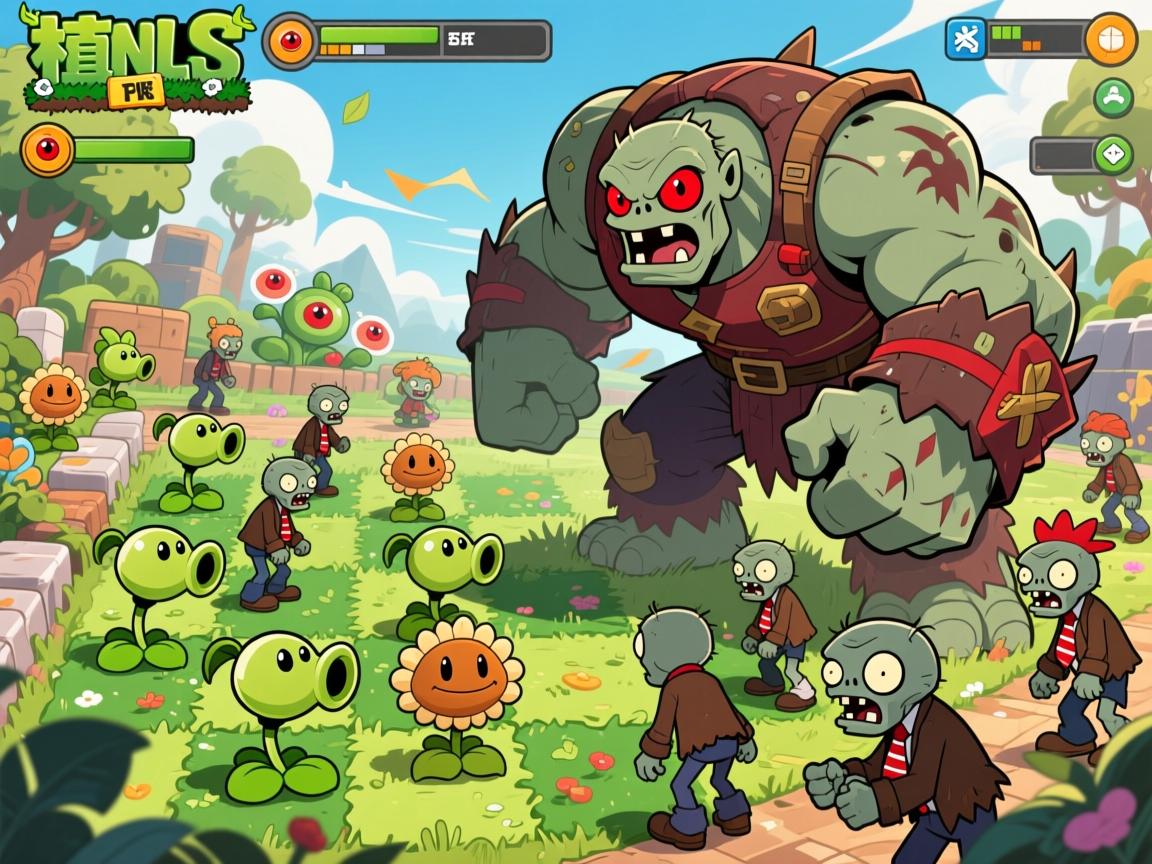Select the green round icon with white figure
Screen dimensions: 1152x864
tap(1112, 98)
